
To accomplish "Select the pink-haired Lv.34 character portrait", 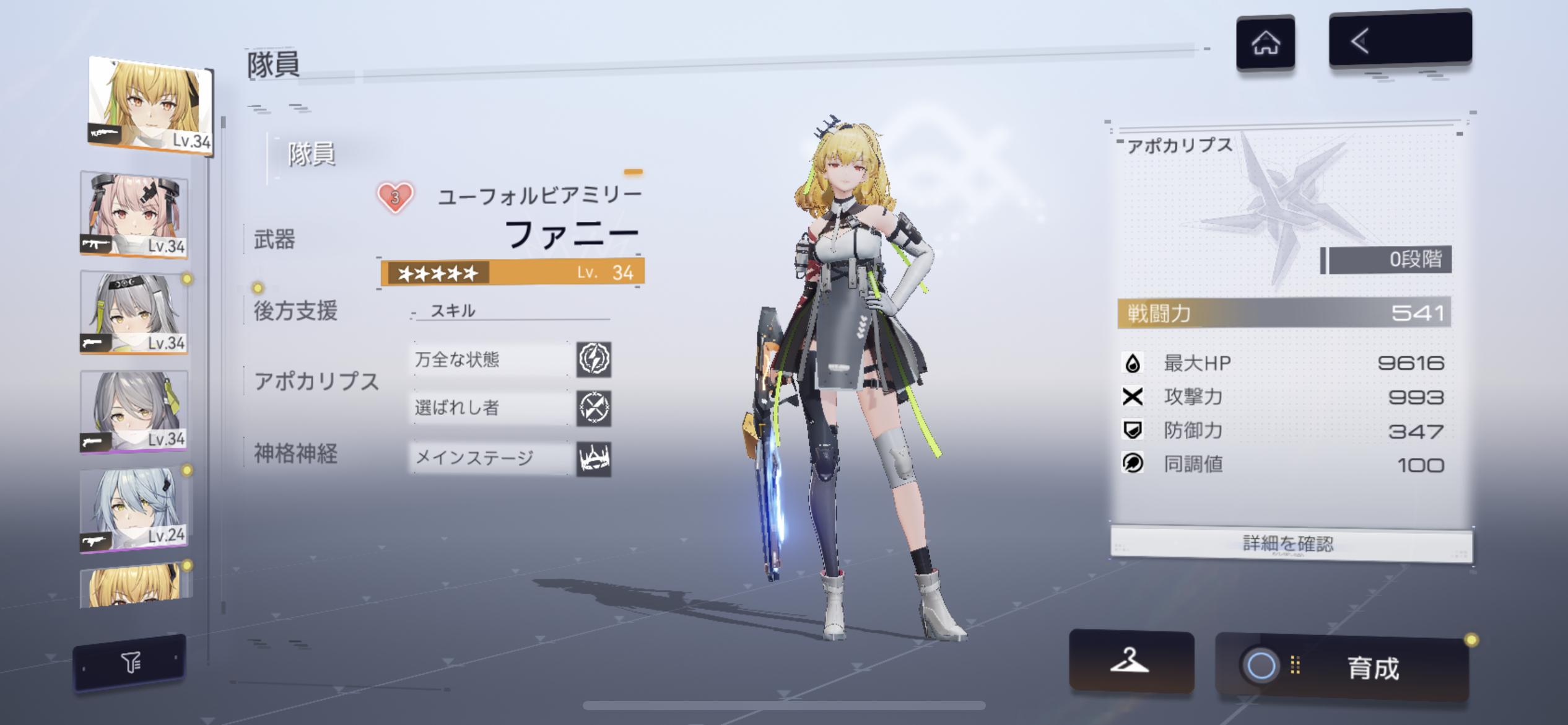I will click(134, 214).
